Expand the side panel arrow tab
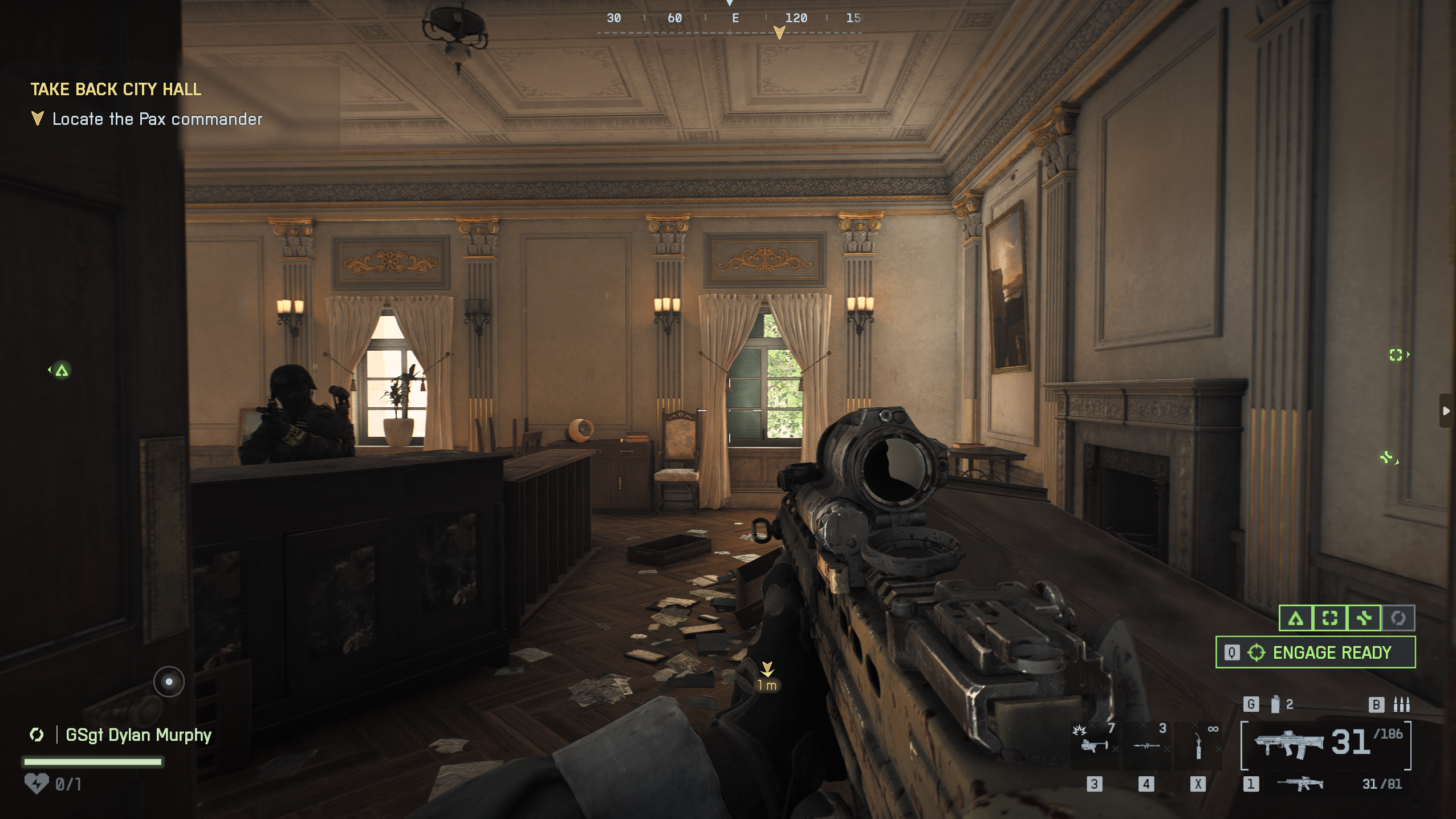 pyautogui.click(x=1447, y=411)
